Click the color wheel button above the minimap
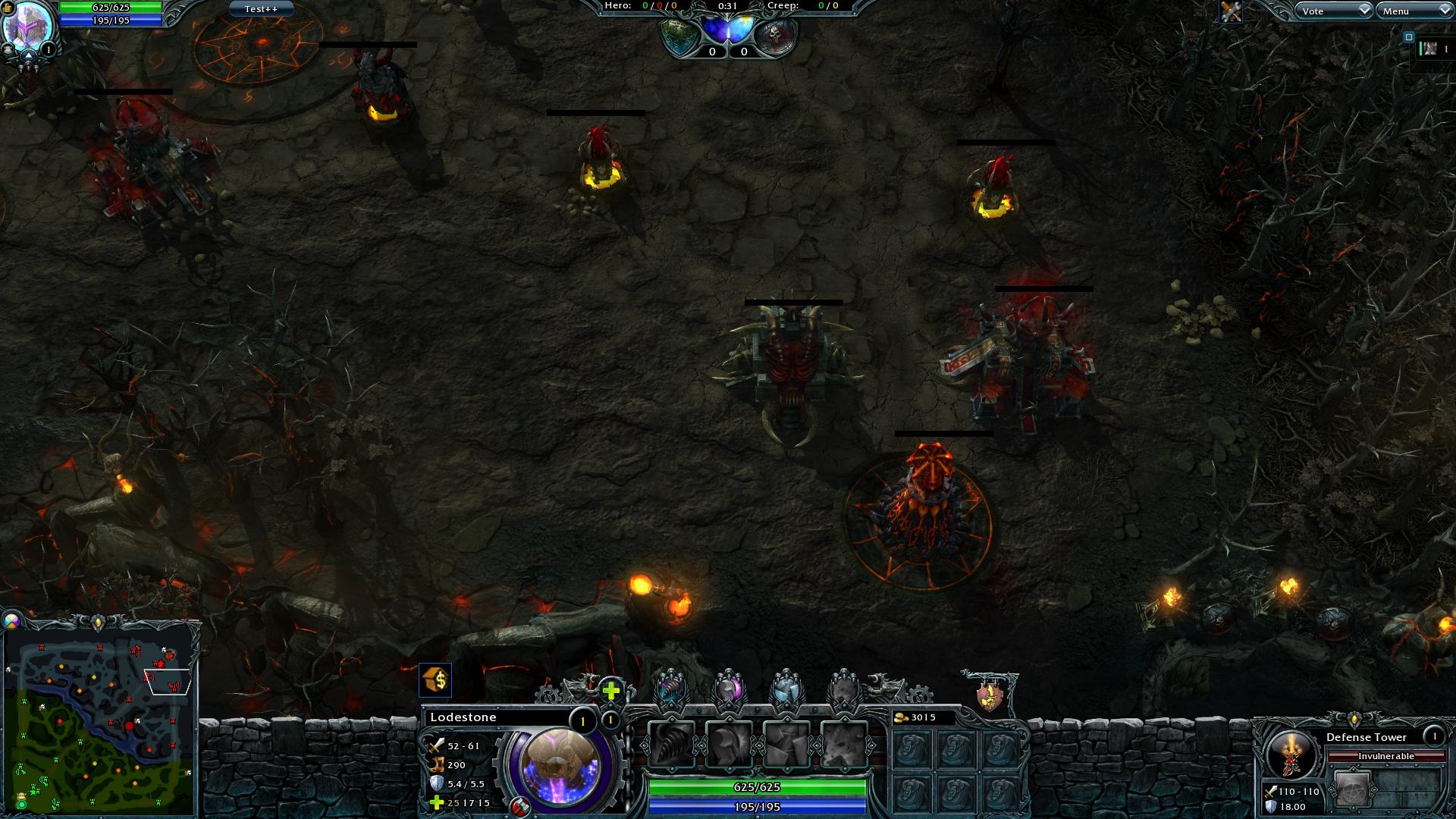Image resolution: width=1456 pixels, height=819 pixels. click(x=11, y=621)
